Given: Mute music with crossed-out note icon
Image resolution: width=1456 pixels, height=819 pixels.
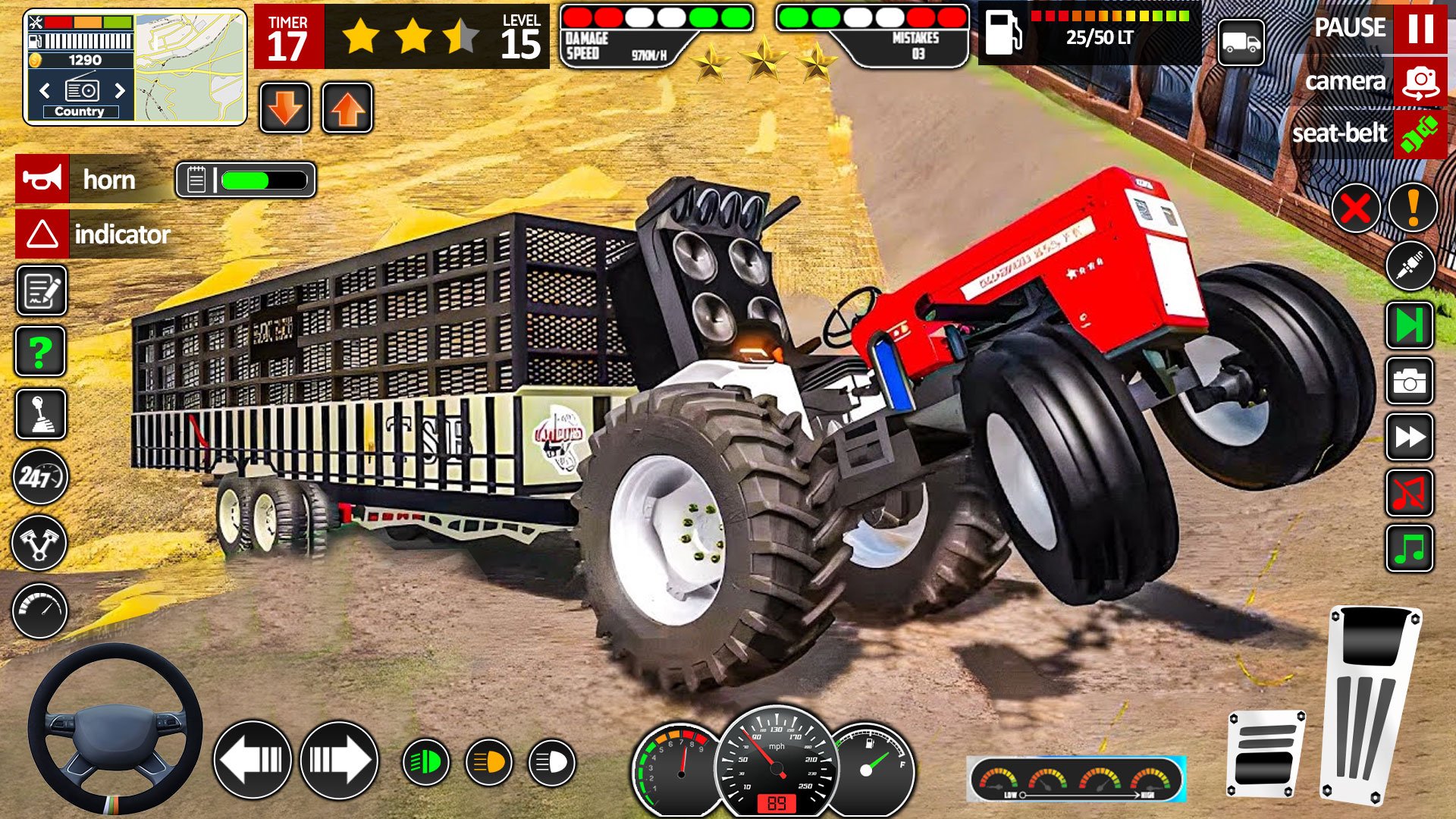Looking at the screenshot, I should (x=1409, y=494).
